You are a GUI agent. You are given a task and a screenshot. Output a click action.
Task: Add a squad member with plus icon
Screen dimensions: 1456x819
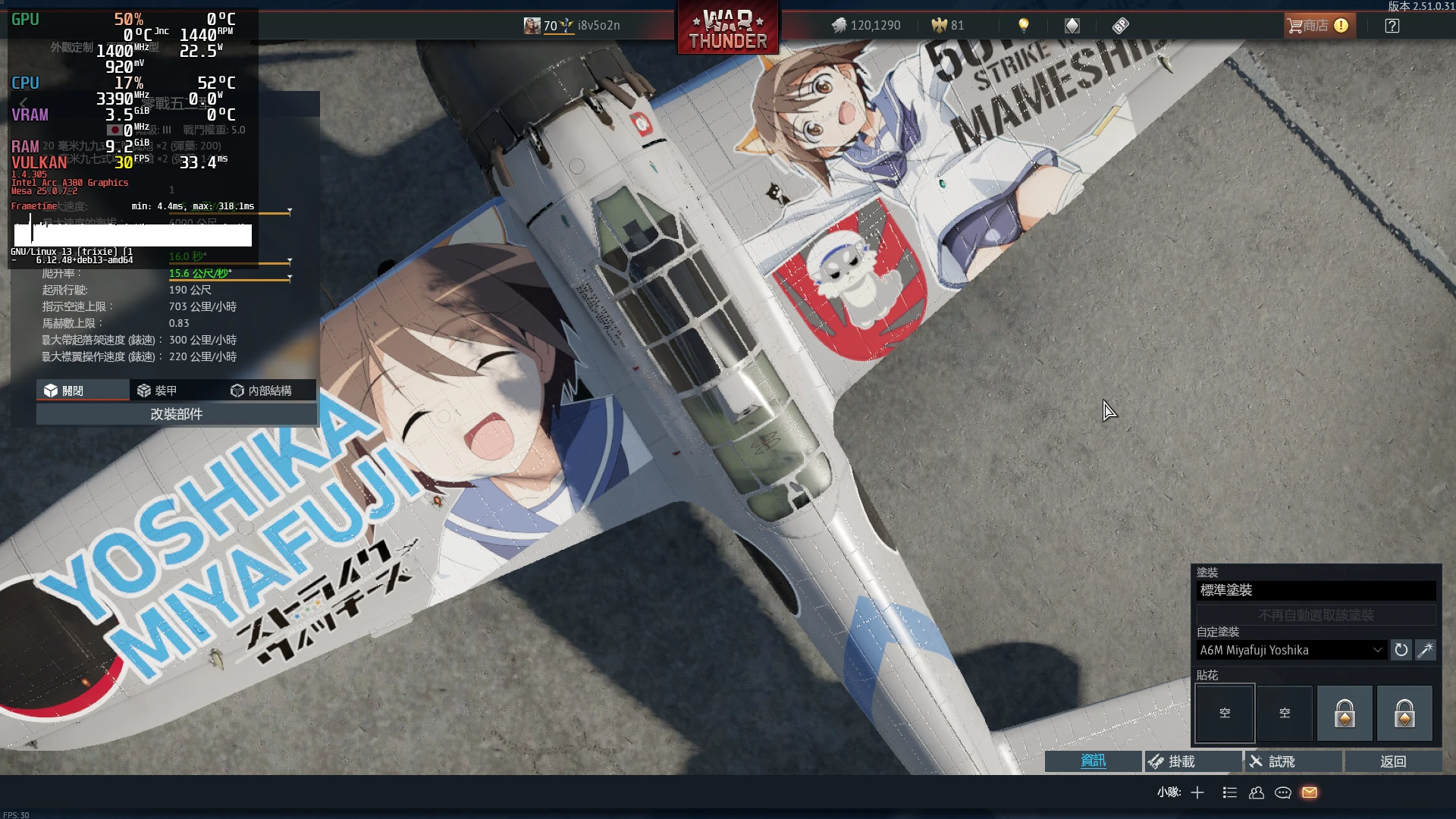[1197, 792]
